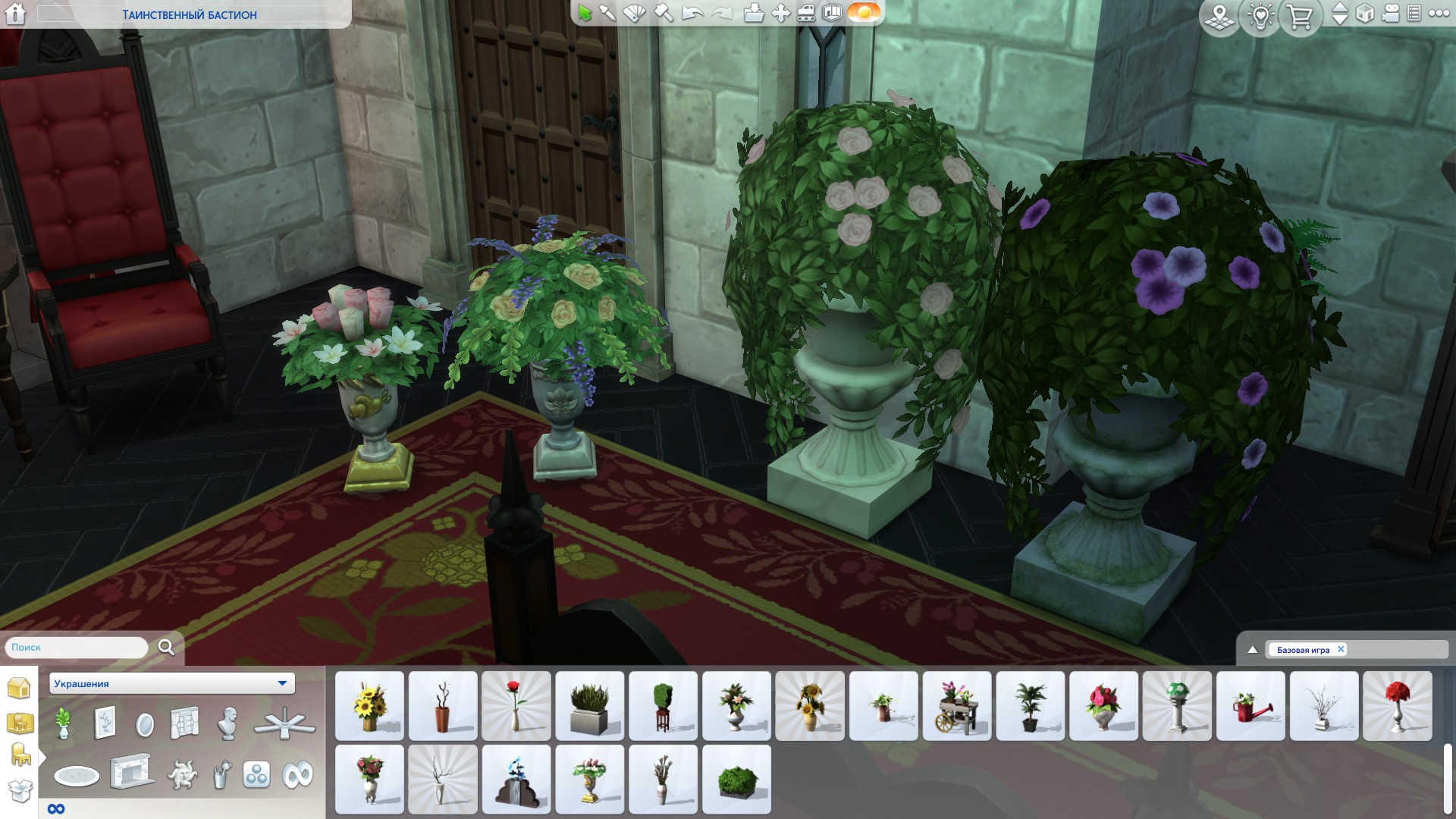Choose the single red rose in vase

516,705
